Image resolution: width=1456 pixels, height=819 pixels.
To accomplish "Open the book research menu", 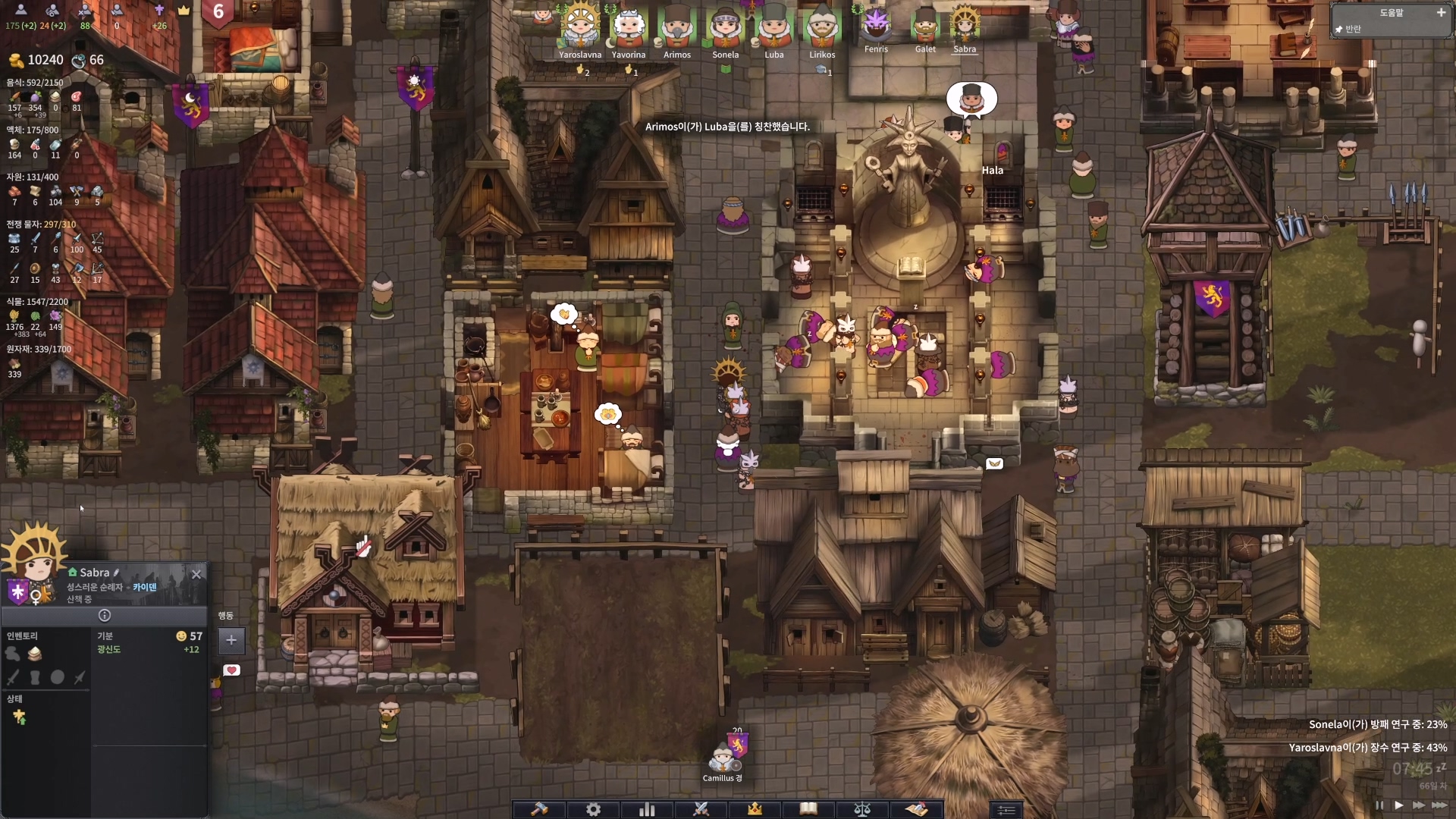I will pos(808,809).
